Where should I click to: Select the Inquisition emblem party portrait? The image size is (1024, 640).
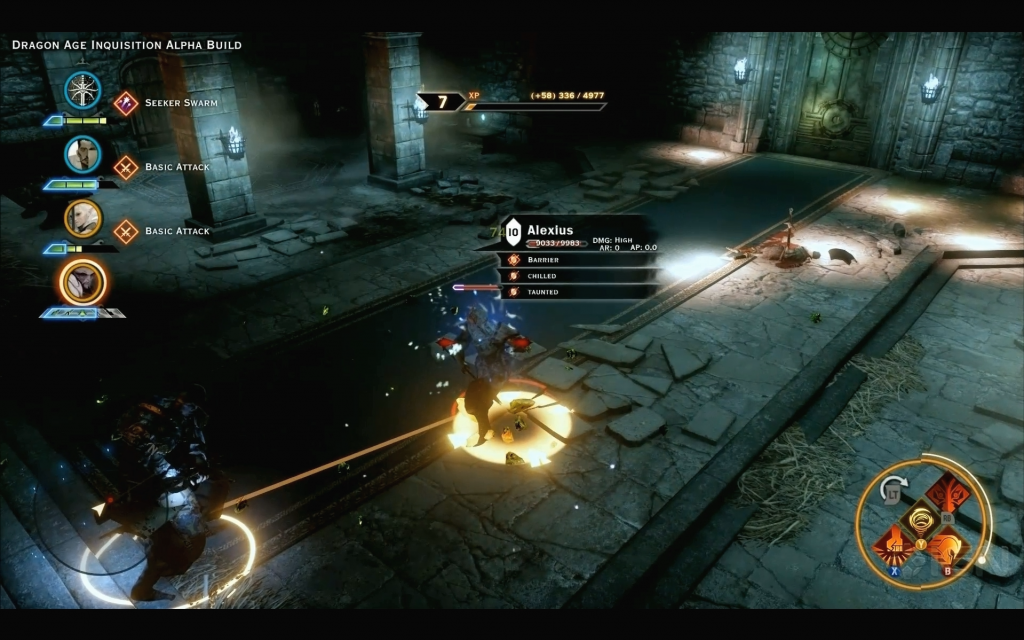pos(83,91)
